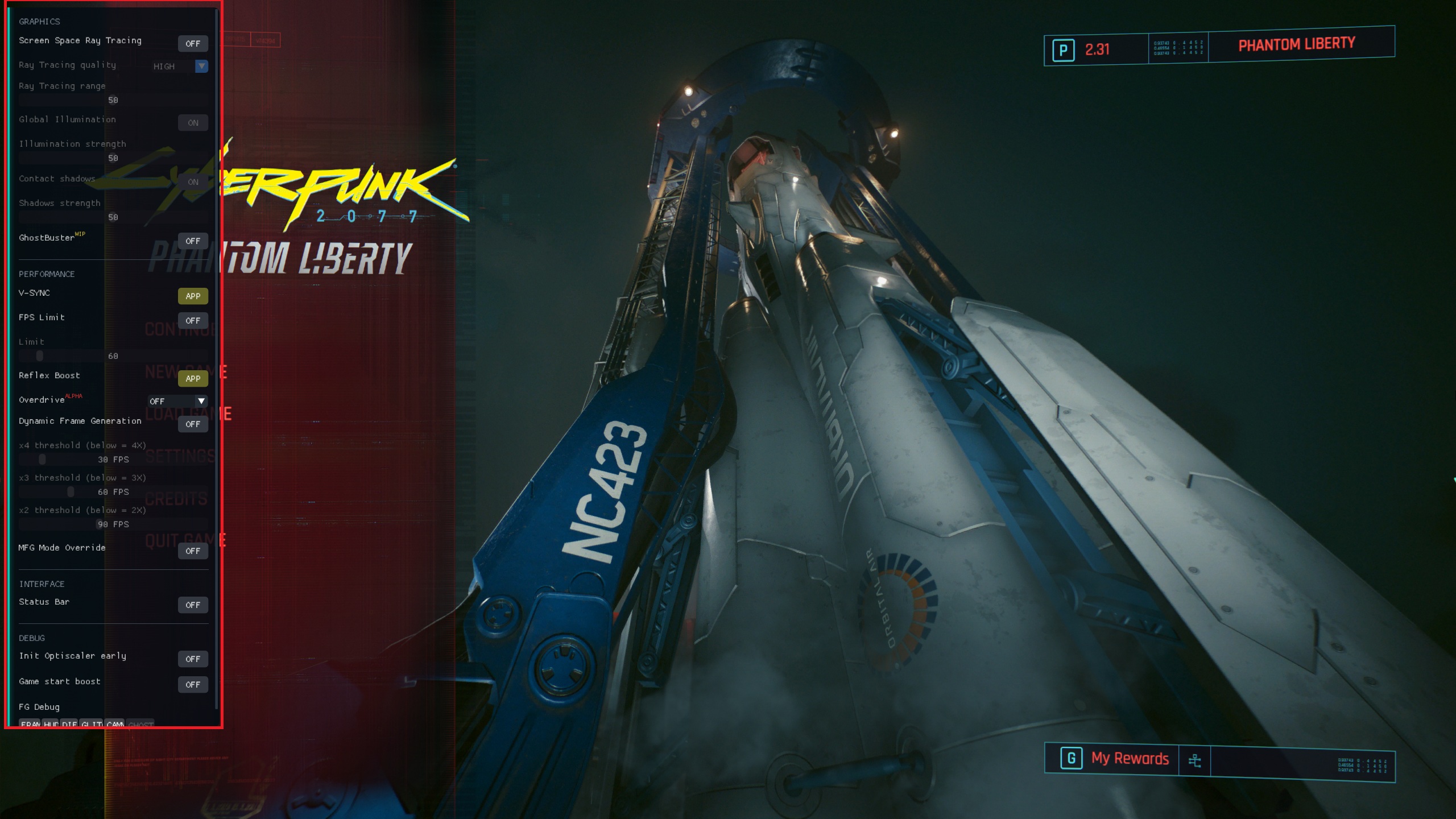Adjust the x4 threshold slider handle
The image size is (1456, 819).
42,459
